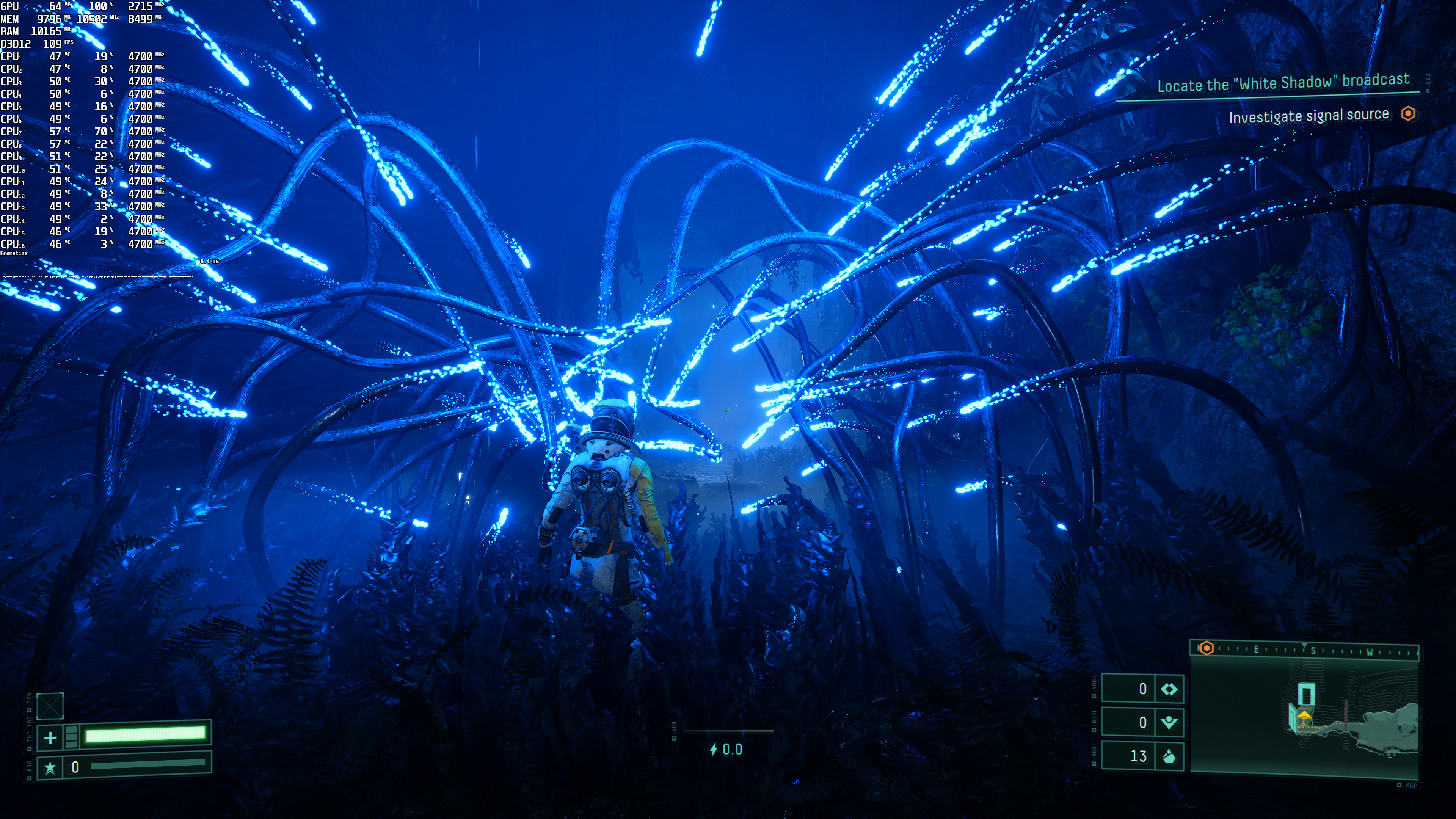Select the plus health icon in lower-left HUD
The height and width of the screenshot is (819, 1456).
[x=50, y=738]
